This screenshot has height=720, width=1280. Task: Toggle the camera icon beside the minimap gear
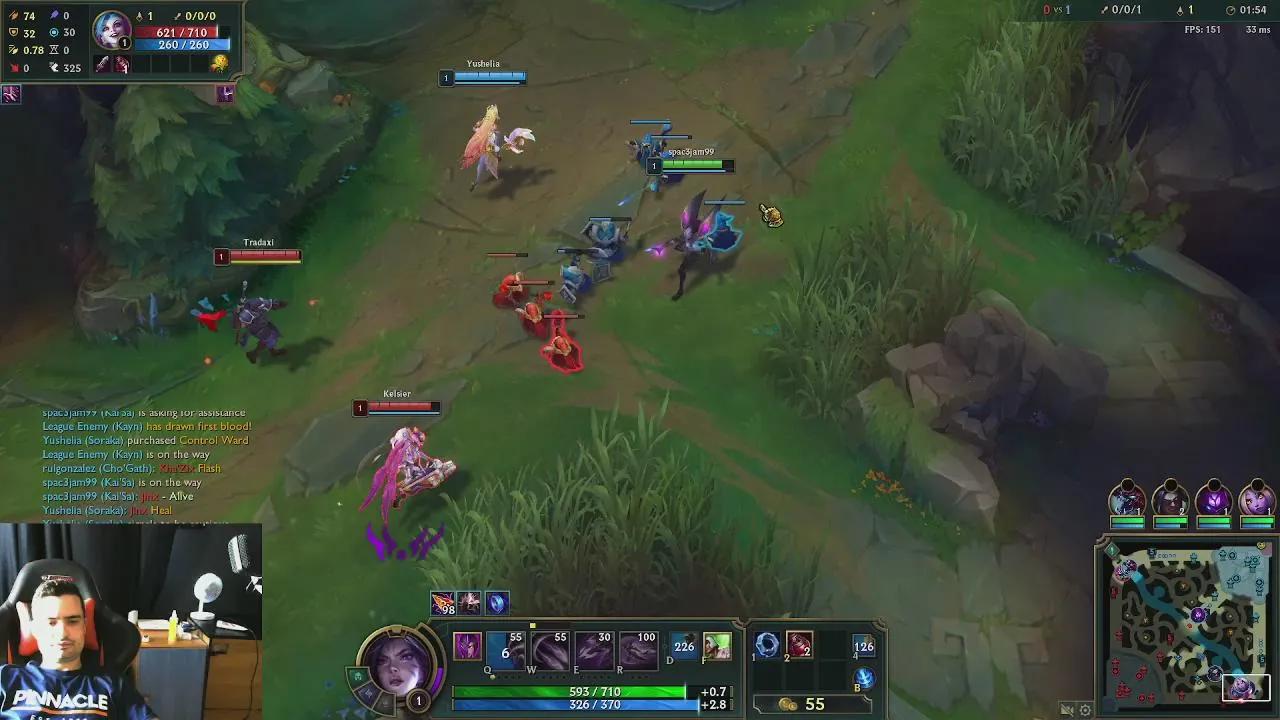point(1065,709)
